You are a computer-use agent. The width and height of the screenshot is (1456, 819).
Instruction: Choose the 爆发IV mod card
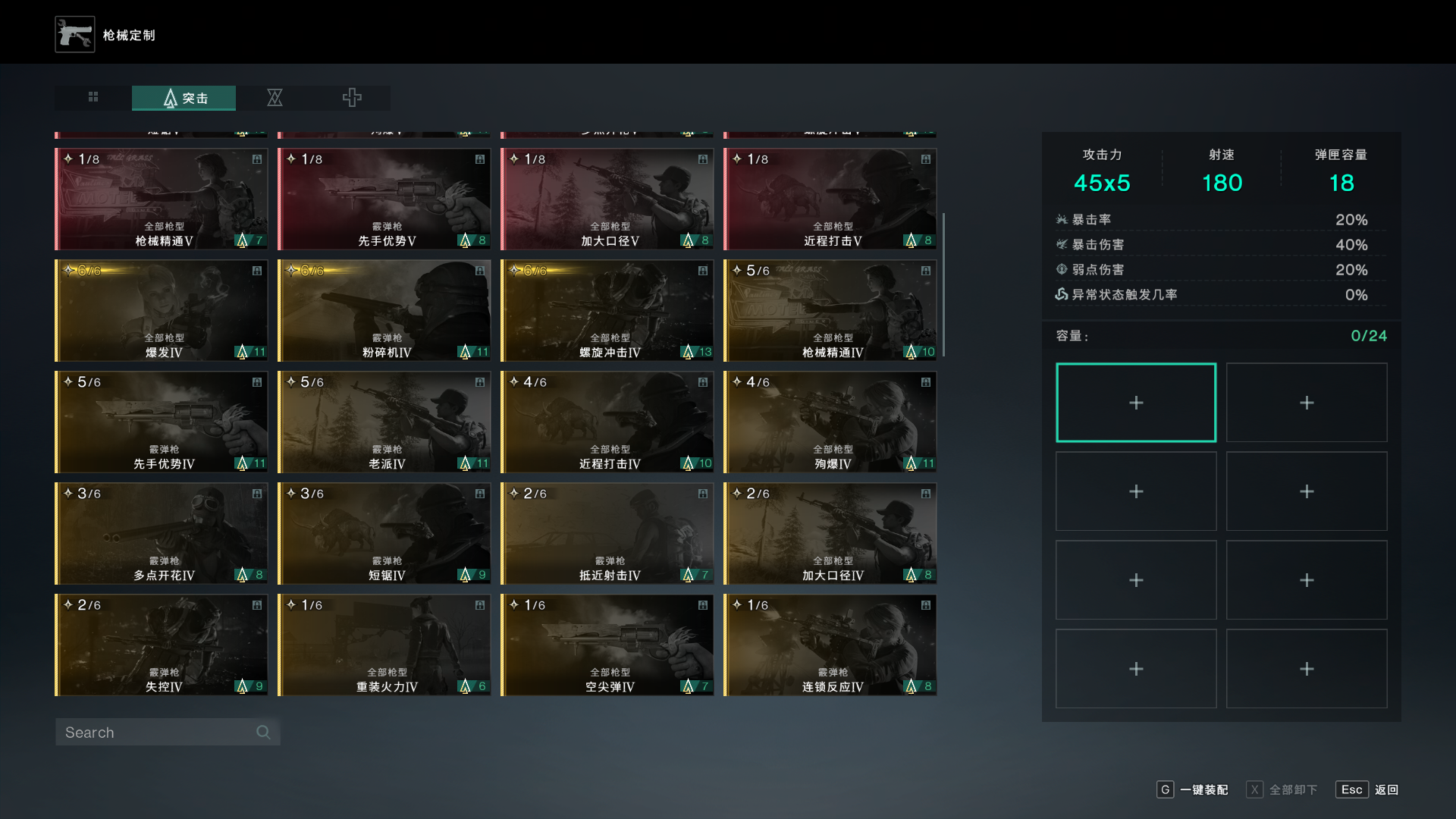(162, 311)
